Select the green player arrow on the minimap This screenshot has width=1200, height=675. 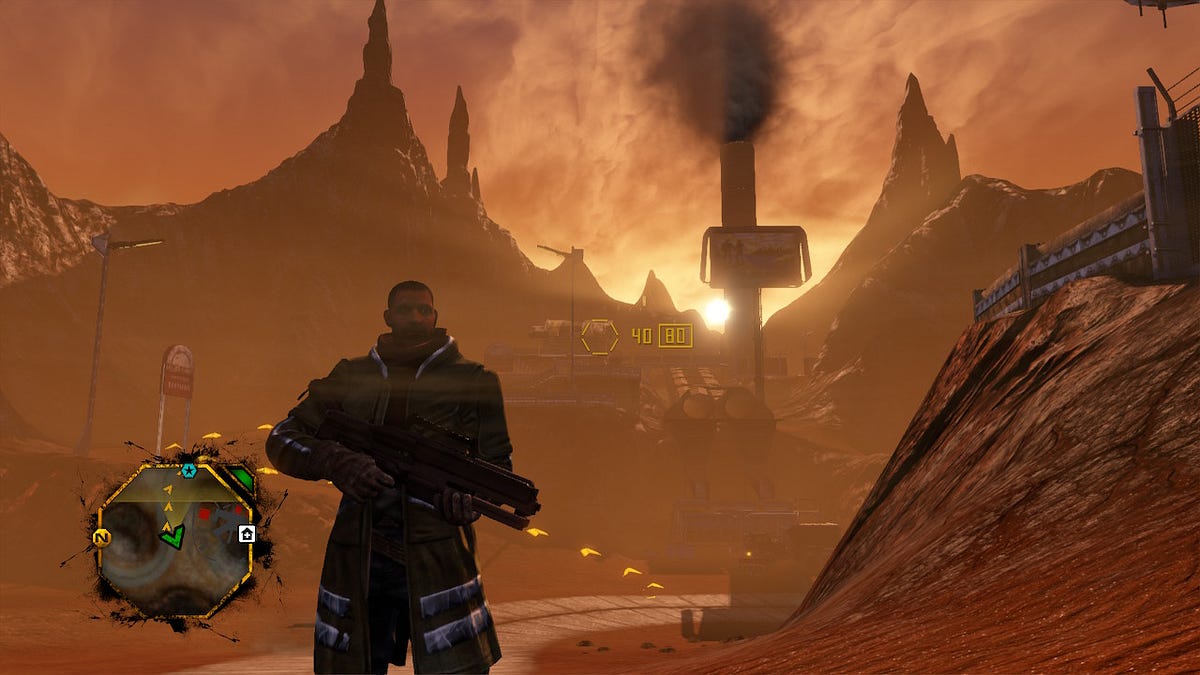pyautogui.click(x=172, y=537)
